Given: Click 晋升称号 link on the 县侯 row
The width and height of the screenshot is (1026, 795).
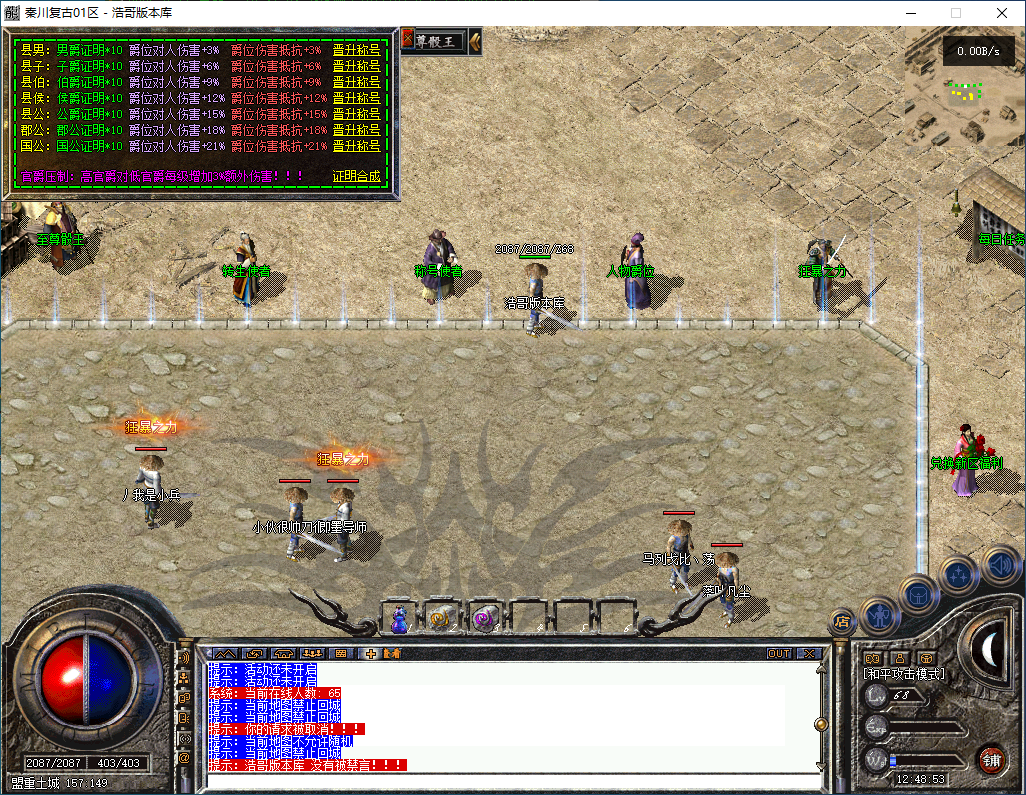Looking at the screenshot, I should click(x=356, y=98).
